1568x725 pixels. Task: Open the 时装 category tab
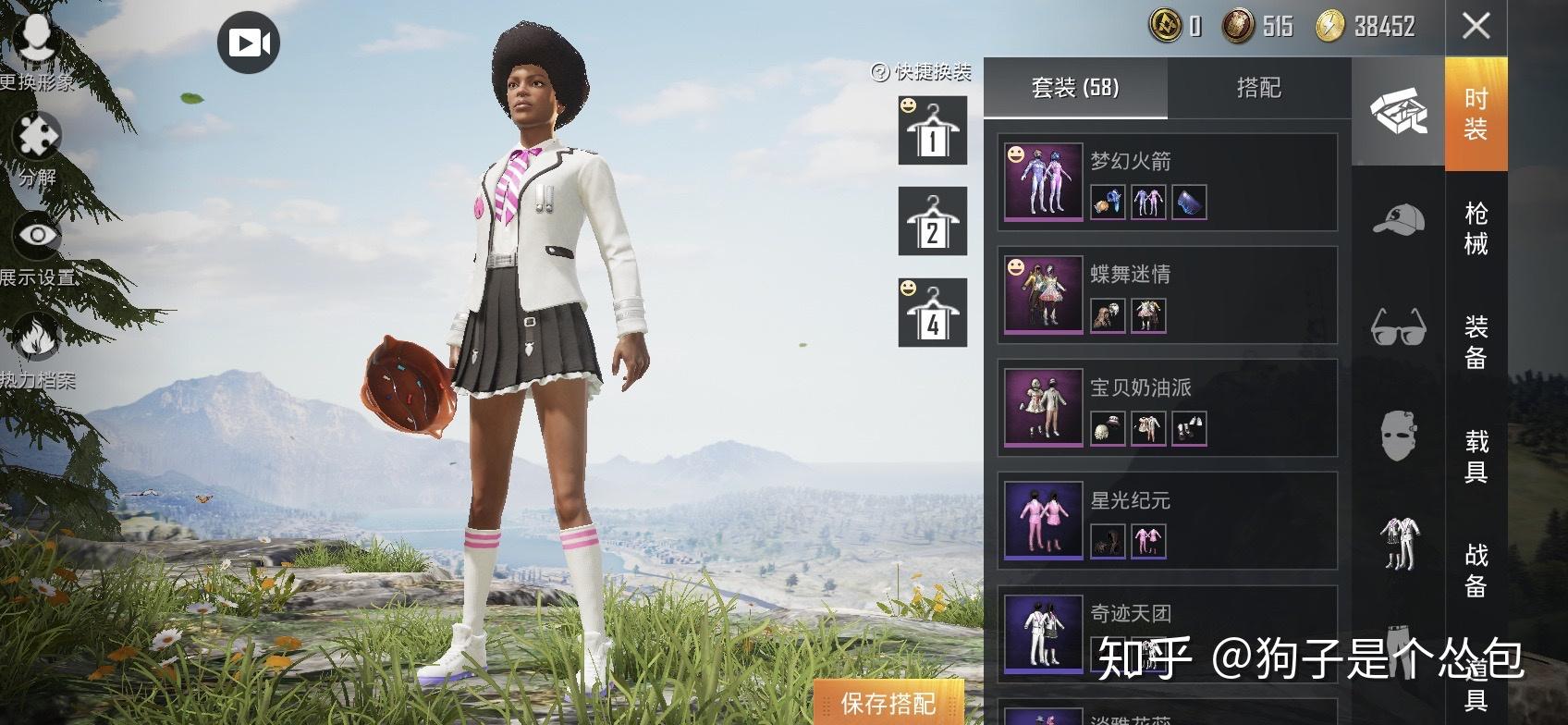pyautogui.click(x=1476, y=114)
